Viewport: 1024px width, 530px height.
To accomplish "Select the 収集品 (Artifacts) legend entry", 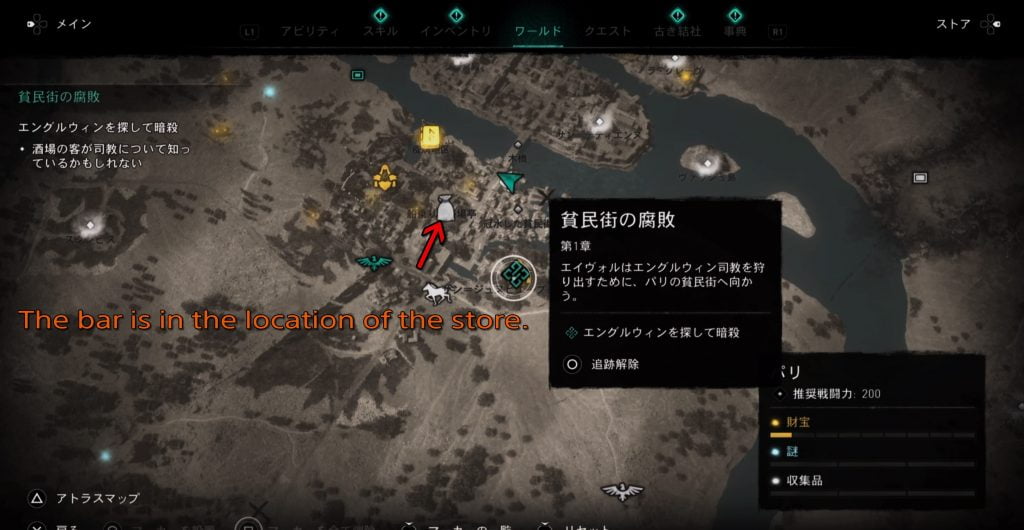I will (808, 480).
